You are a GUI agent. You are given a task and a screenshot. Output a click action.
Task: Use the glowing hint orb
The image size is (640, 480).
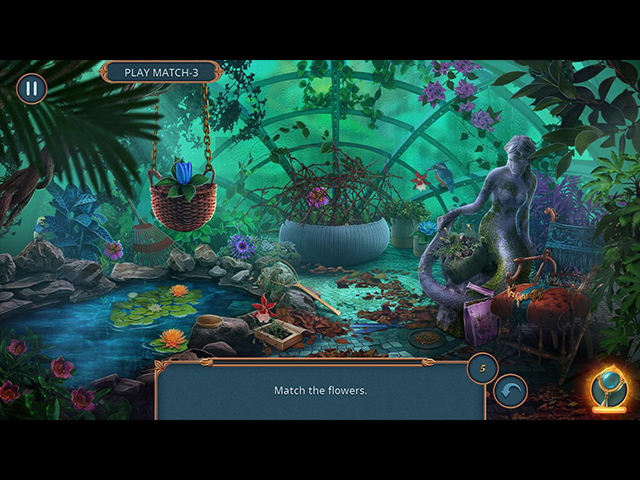point(607,386)
